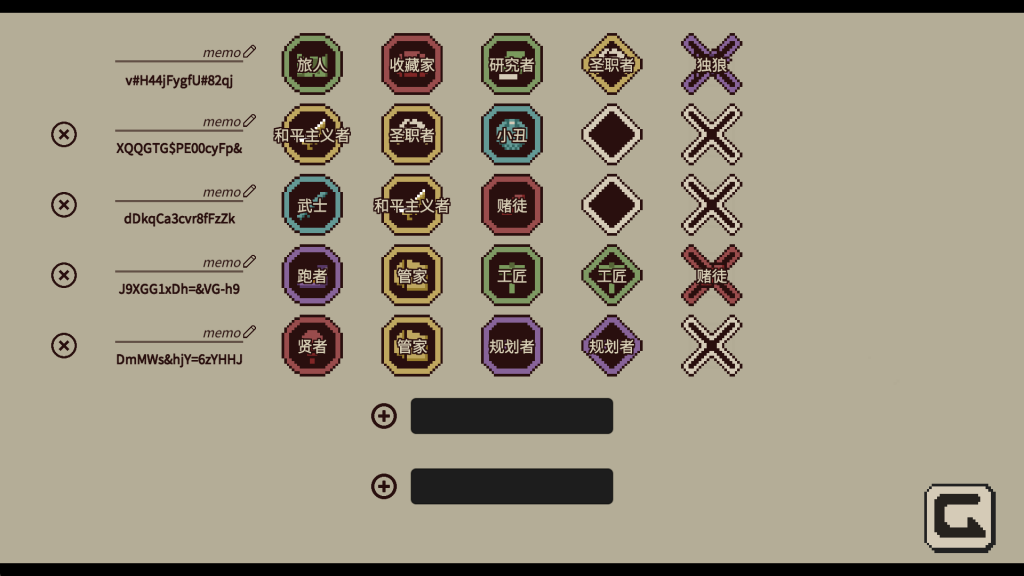Image resolution: width=1024 pixels, height=576 pixels.
Task: Pick the 研究者 badge
Action: 512,64
